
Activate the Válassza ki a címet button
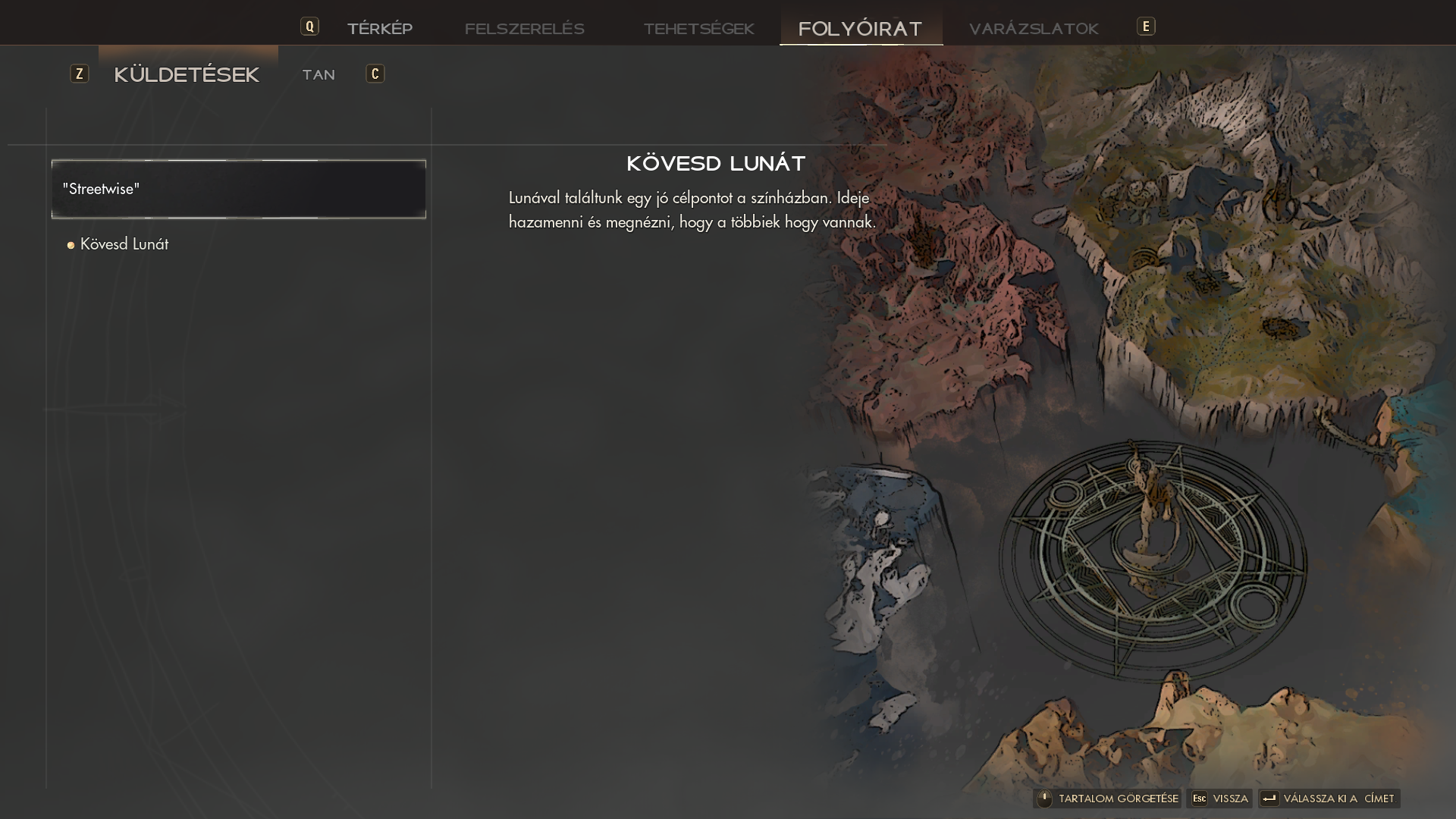click(x=1329, y=799)
